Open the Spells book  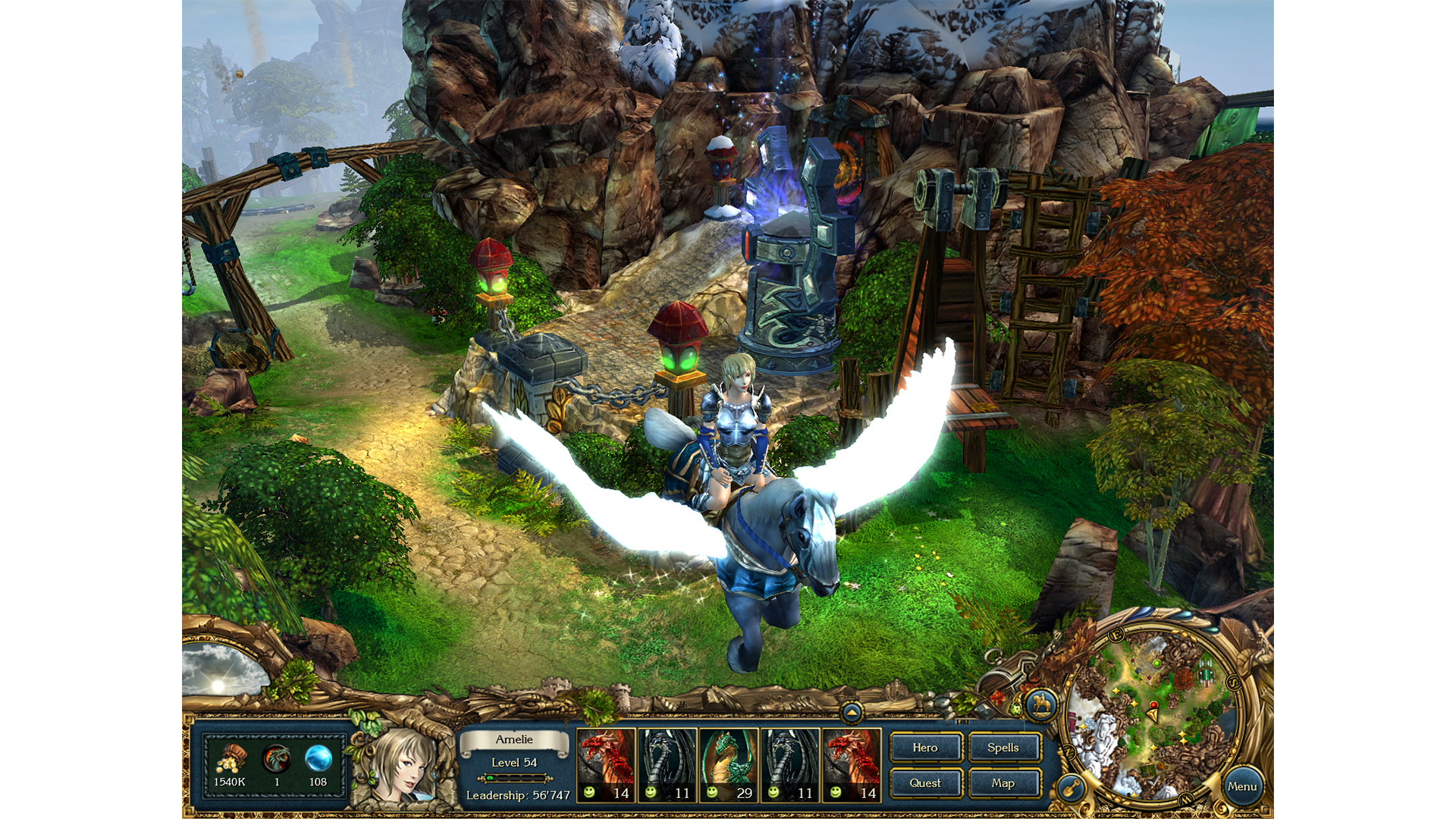pyautogui.click(x=1005, y=748)
